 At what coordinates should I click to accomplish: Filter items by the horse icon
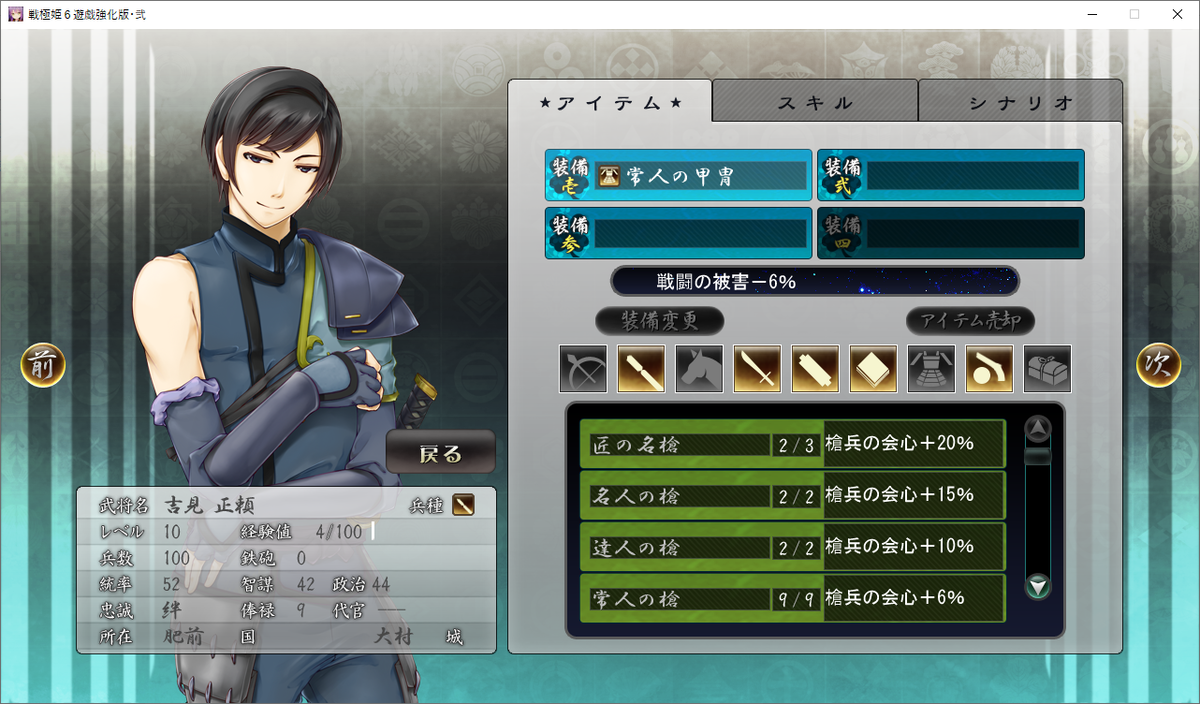[x=699, y=368]
